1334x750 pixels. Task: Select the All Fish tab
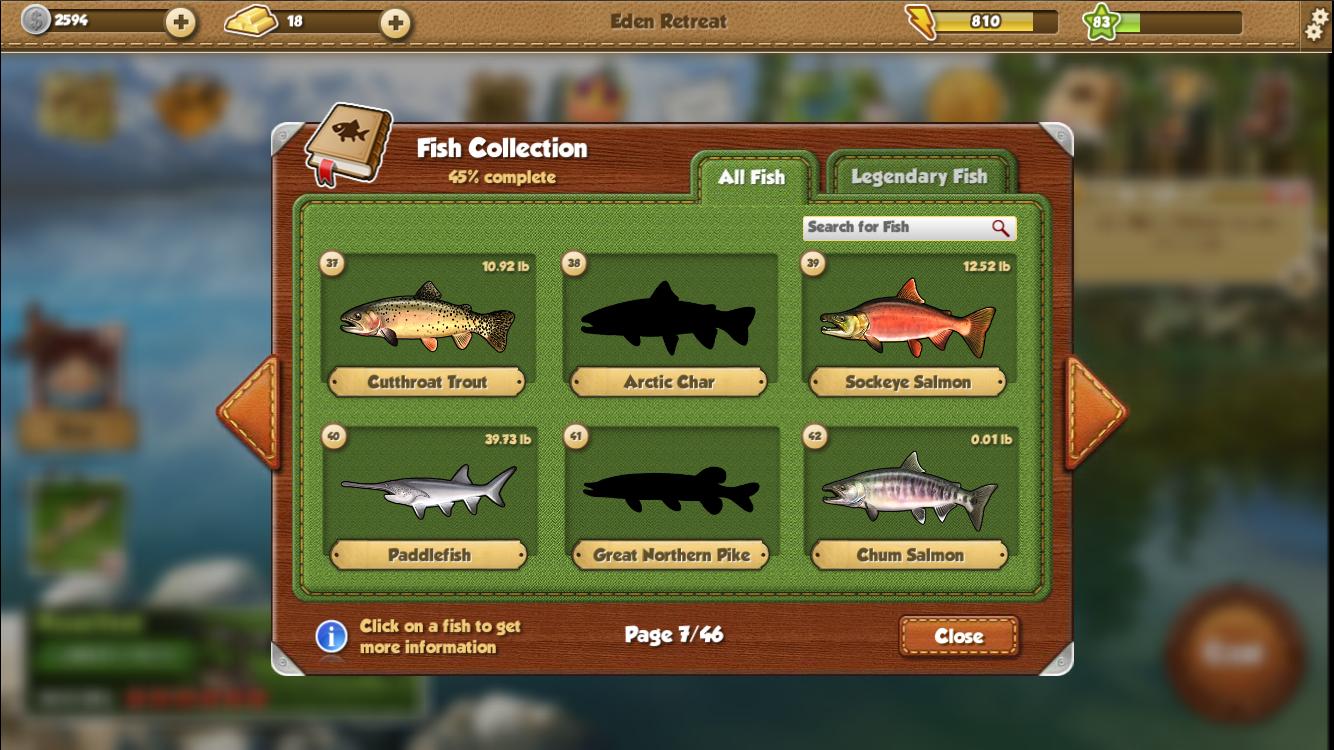tap(753, 178)
